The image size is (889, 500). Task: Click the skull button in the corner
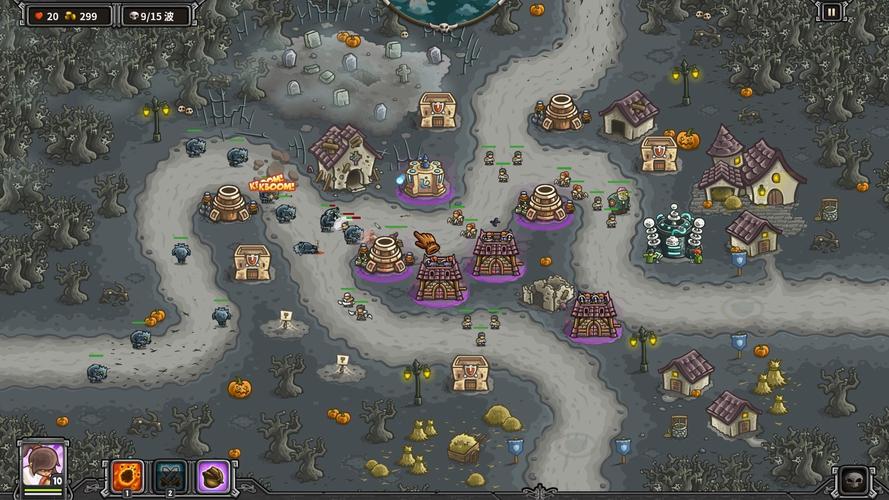pos(853,479)
